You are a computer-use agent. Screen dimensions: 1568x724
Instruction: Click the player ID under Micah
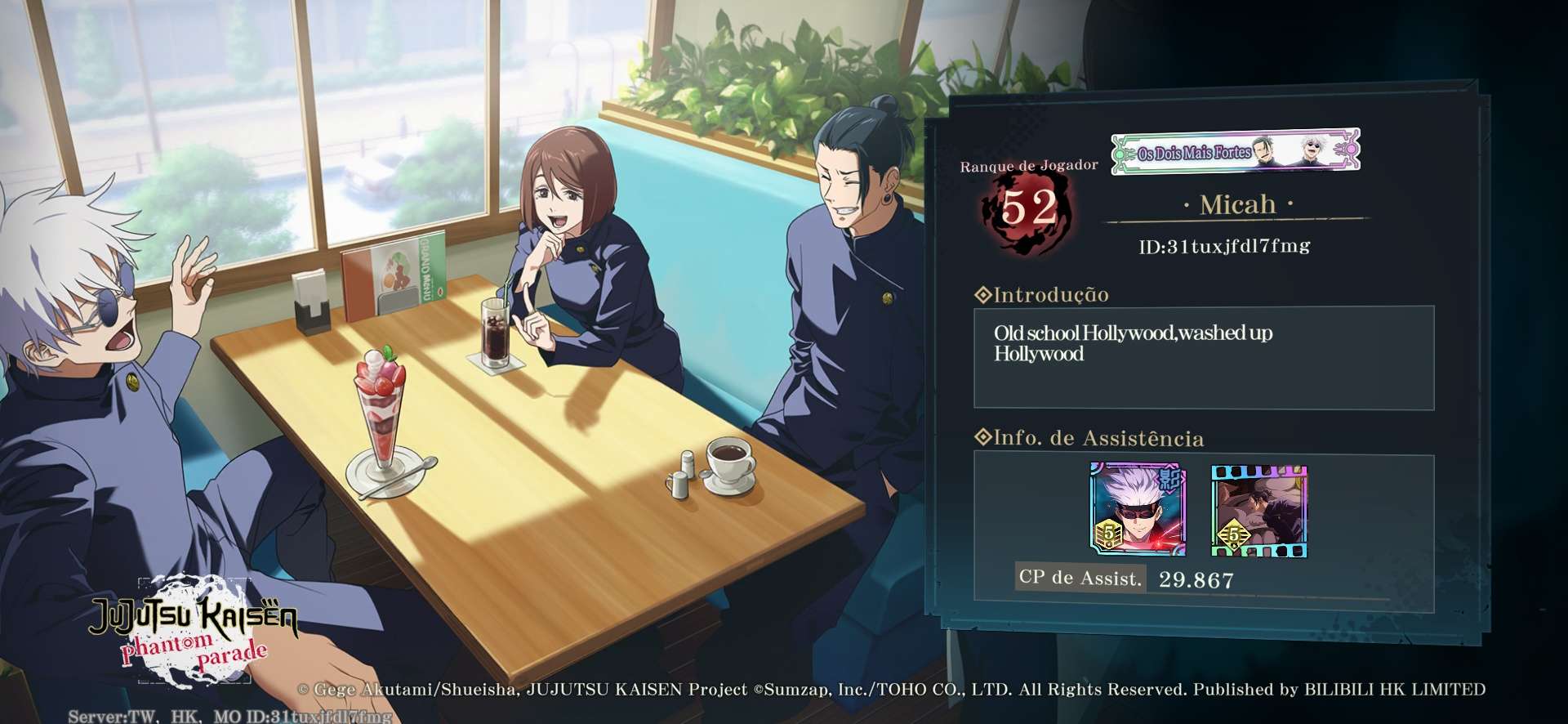point(1224,246)
